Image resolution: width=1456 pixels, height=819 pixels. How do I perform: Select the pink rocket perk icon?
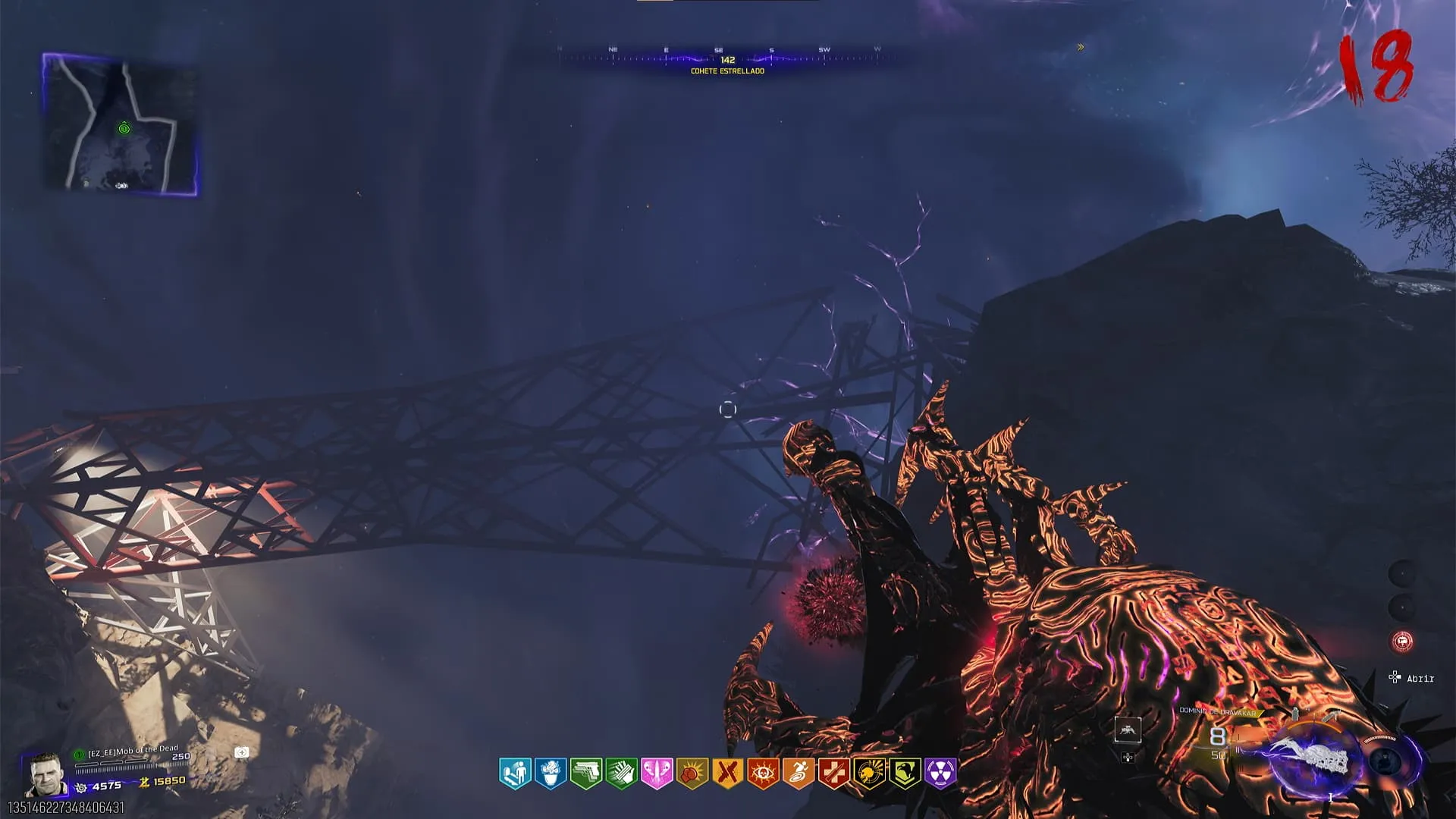point(657,773)
